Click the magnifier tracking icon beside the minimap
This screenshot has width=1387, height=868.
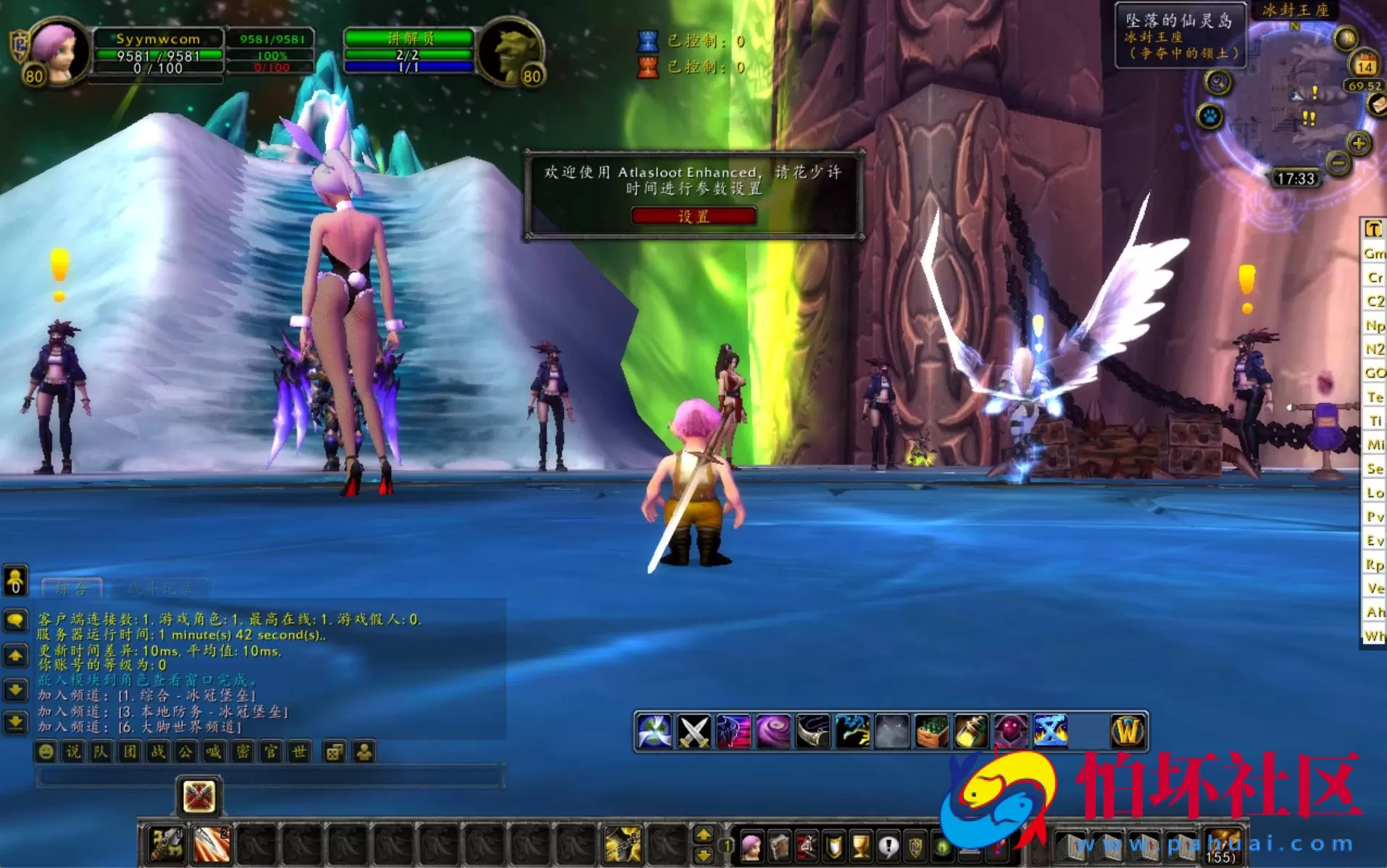point(1218,82)
